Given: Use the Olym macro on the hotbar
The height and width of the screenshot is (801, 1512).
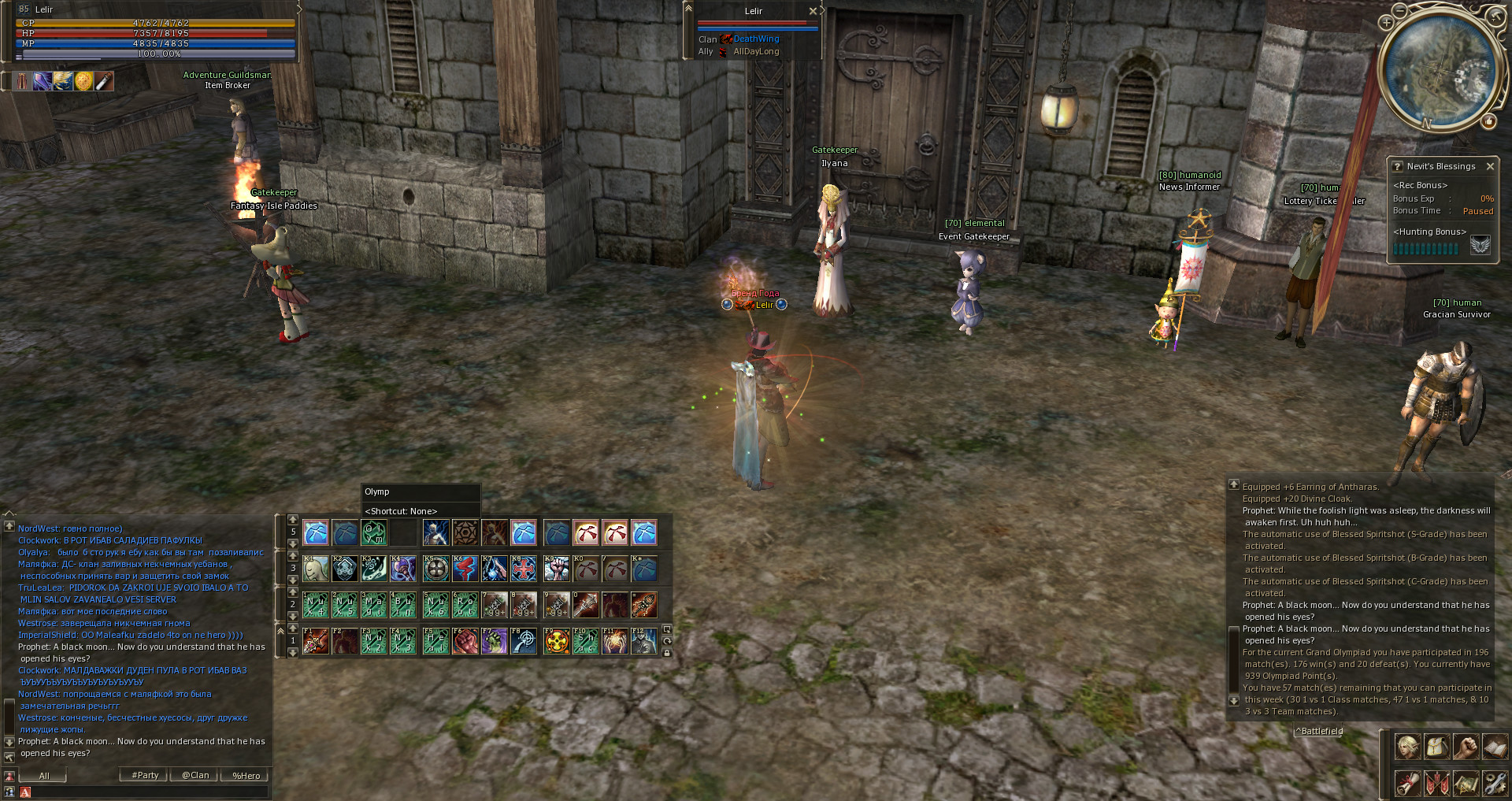Looking at the screenshot, I should pyautogui.click(x=373, y=532).
